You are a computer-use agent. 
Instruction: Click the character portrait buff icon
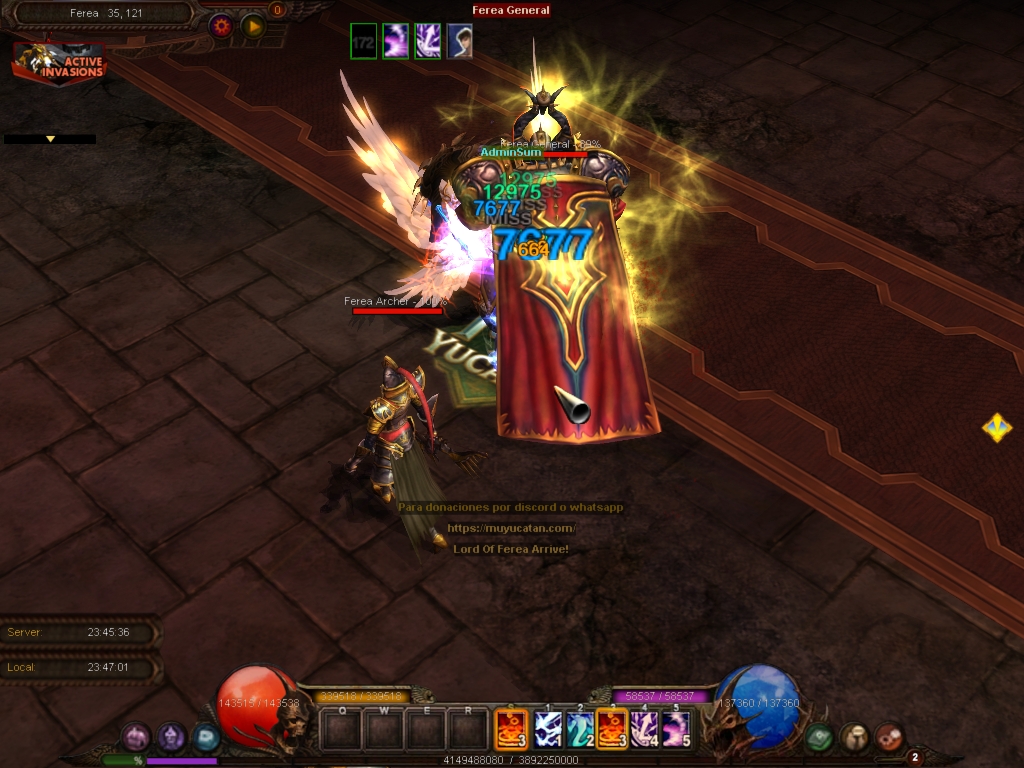tap(459, 42)
